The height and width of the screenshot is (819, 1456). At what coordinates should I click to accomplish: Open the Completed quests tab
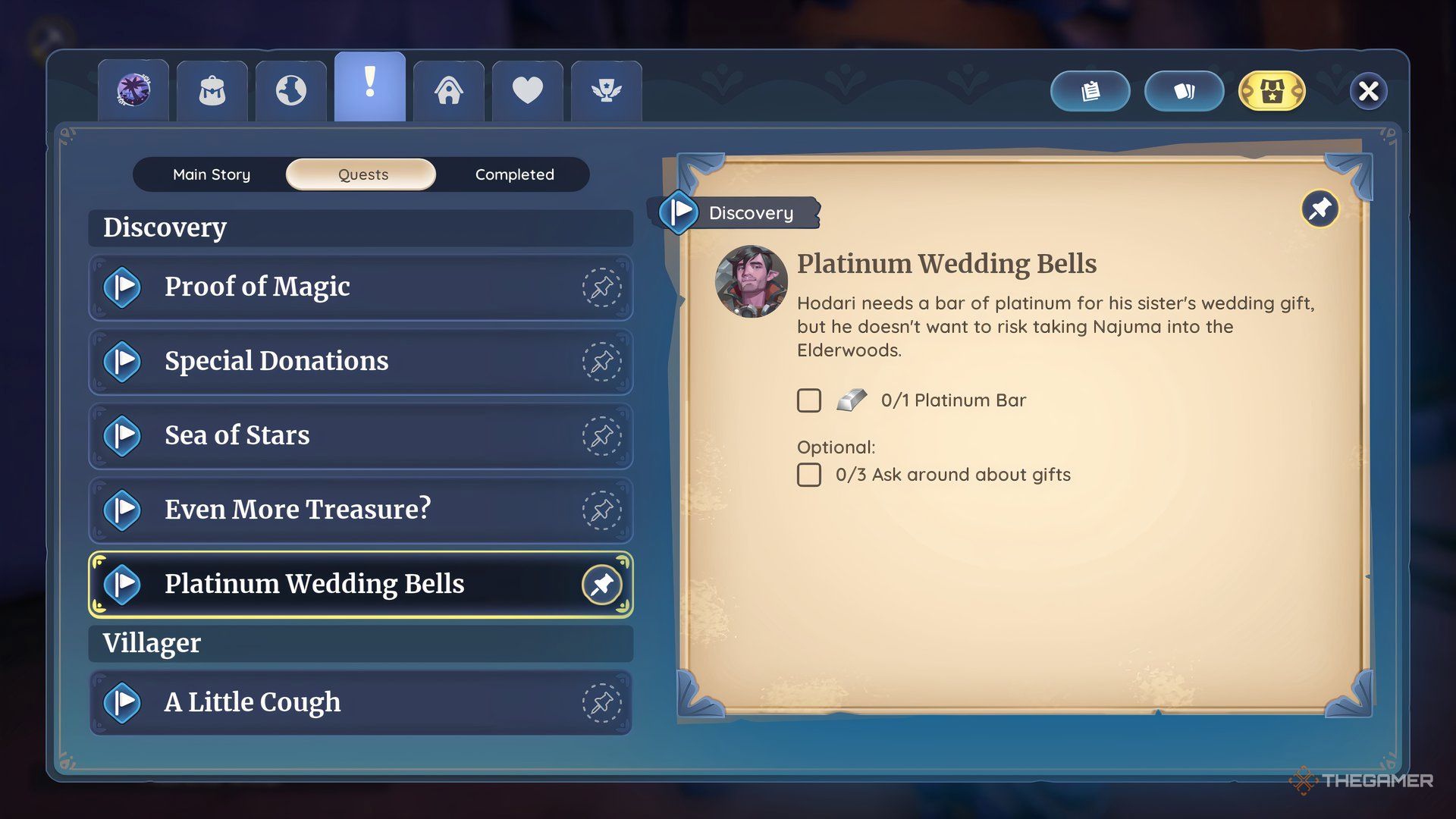coord(514,174)
